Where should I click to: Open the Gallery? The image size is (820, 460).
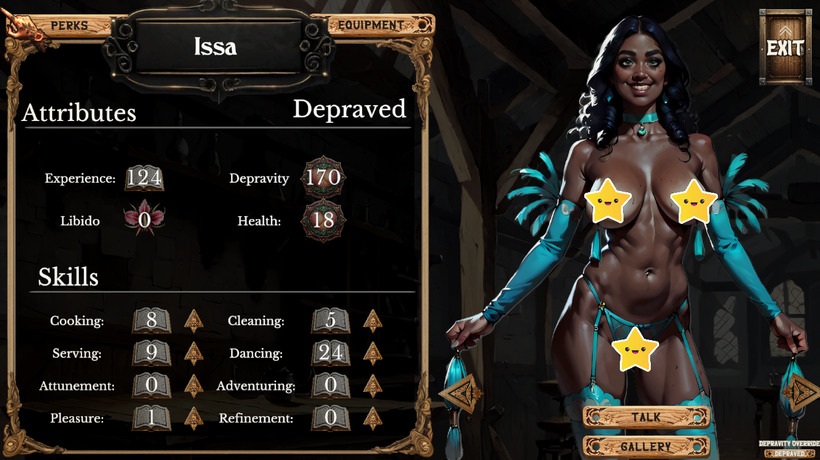(646, 446)
